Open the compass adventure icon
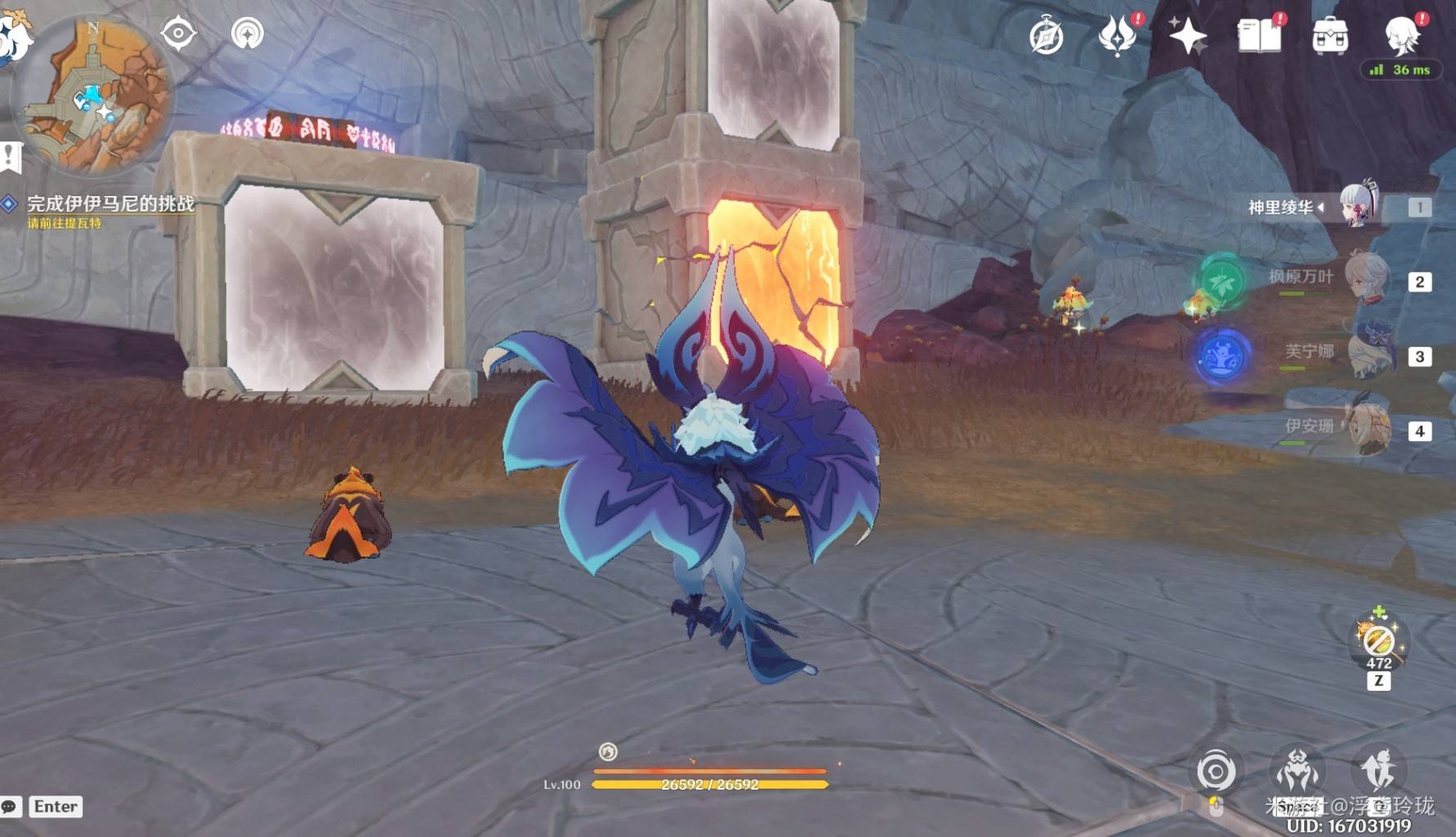The width and height of the screenshot is (1456, 837). click(1046, 37)
